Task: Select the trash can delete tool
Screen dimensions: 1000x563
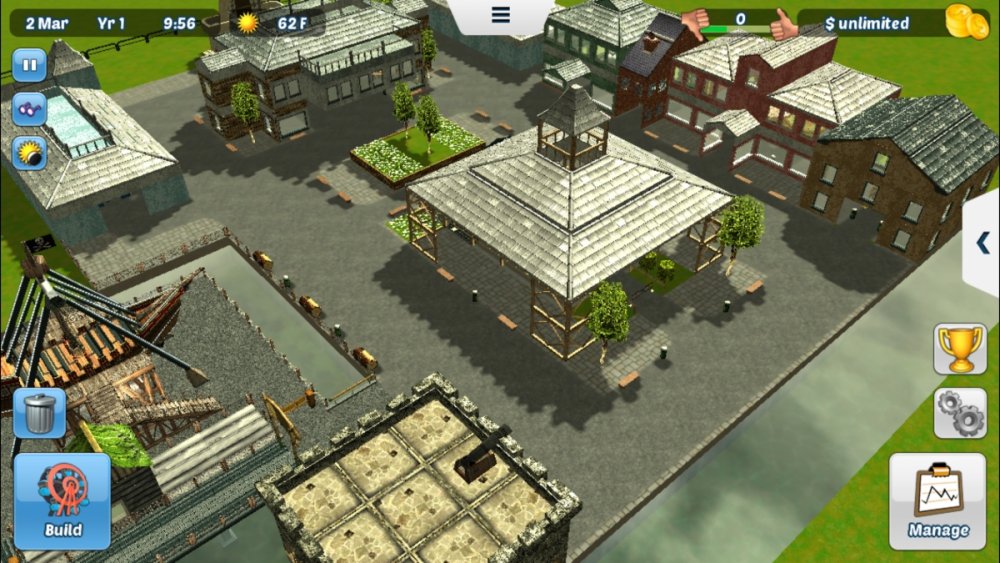Action: tap(40, 413)
